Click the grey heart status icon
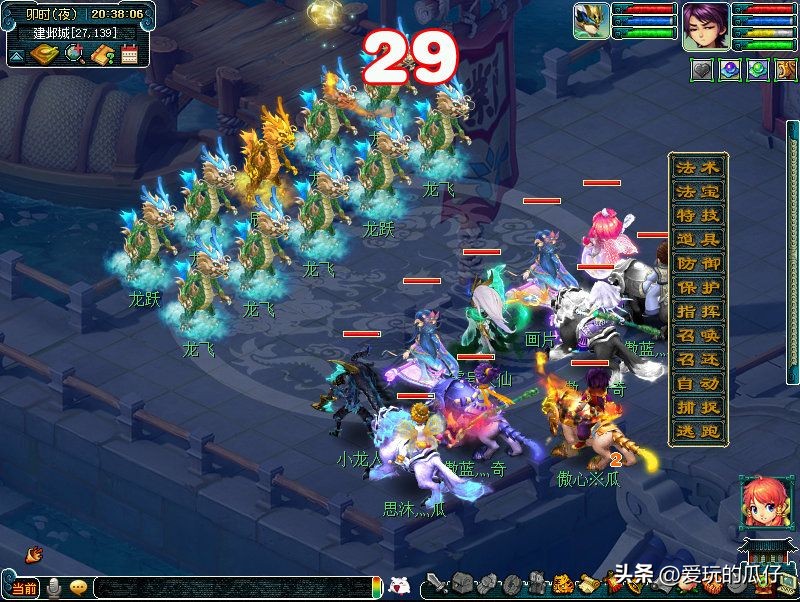Image resolution: width=800 pixels, height=602 pixels. pos(702,70)
